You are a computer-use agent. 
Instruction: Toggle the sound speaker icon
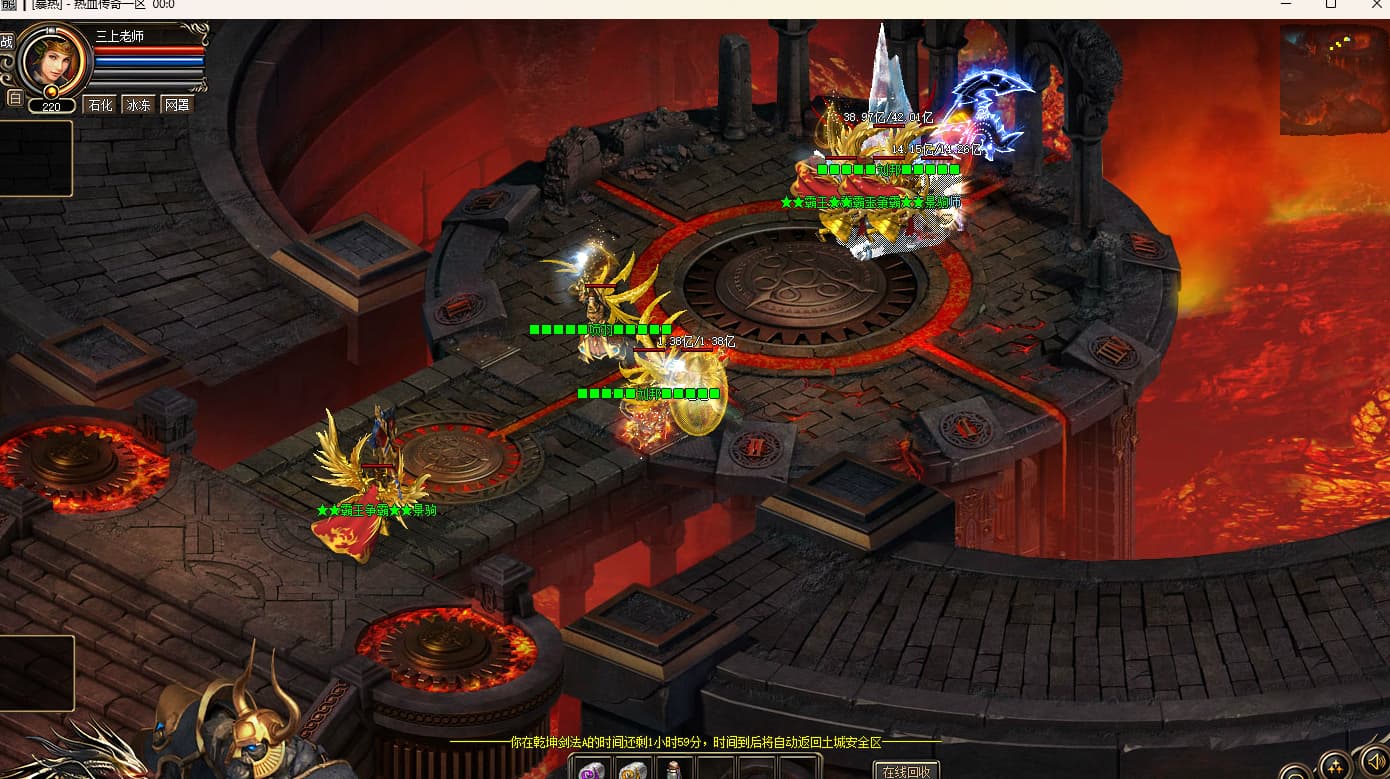(x=1376, y=765)
